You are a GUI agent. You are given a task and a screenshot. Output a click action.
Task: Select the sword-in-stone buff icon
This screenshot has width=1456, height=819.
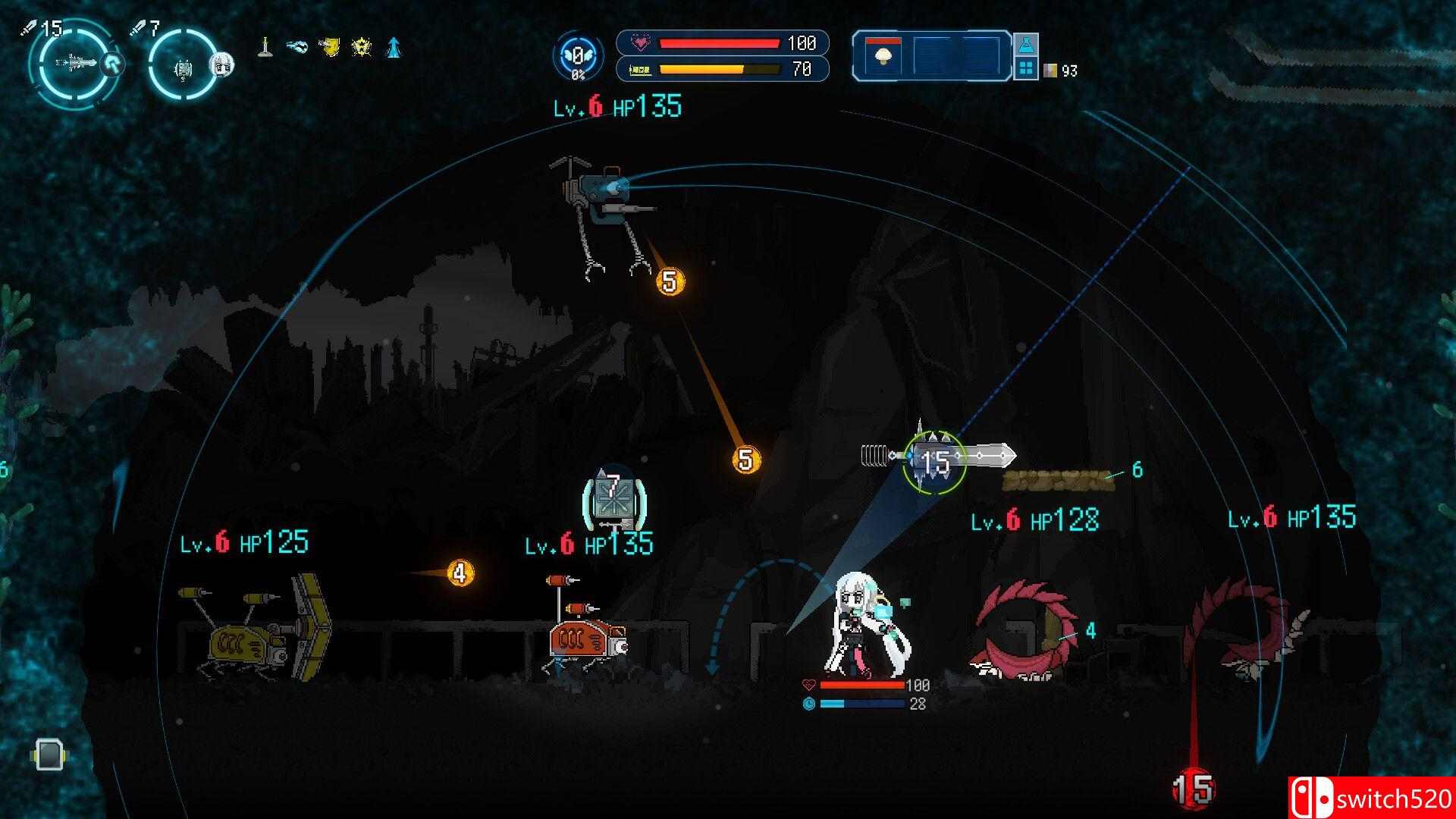tap(264, 48)
